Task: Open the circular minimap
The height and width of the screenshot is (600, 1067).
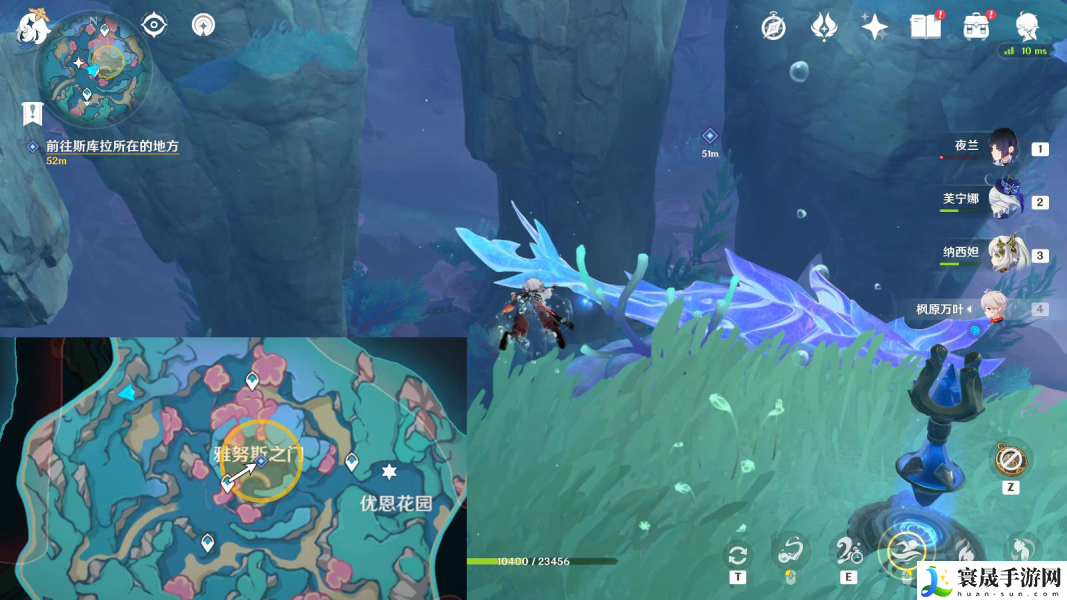Action: tap(90, 63)
